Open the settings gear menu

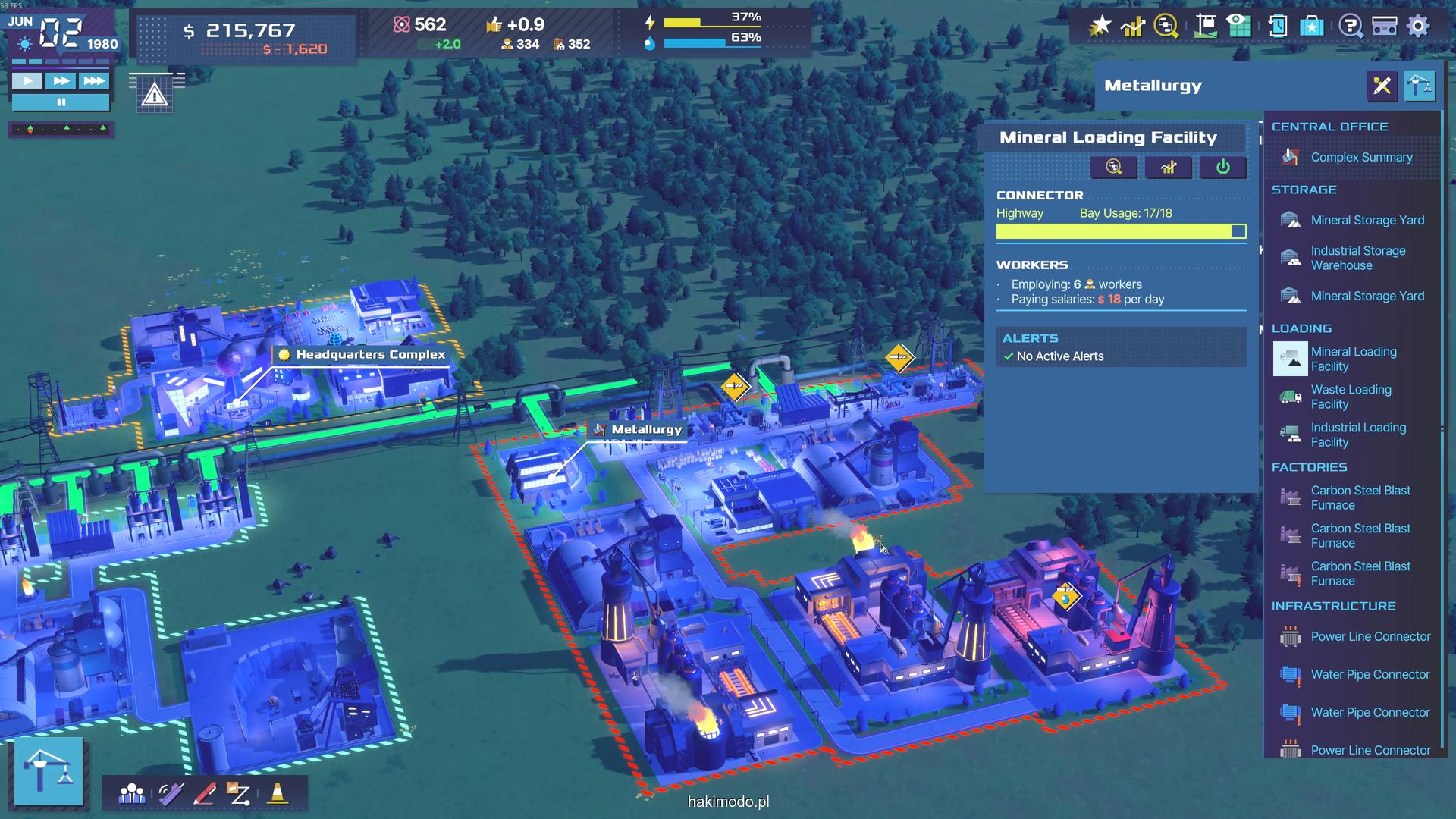(1418, 27)
